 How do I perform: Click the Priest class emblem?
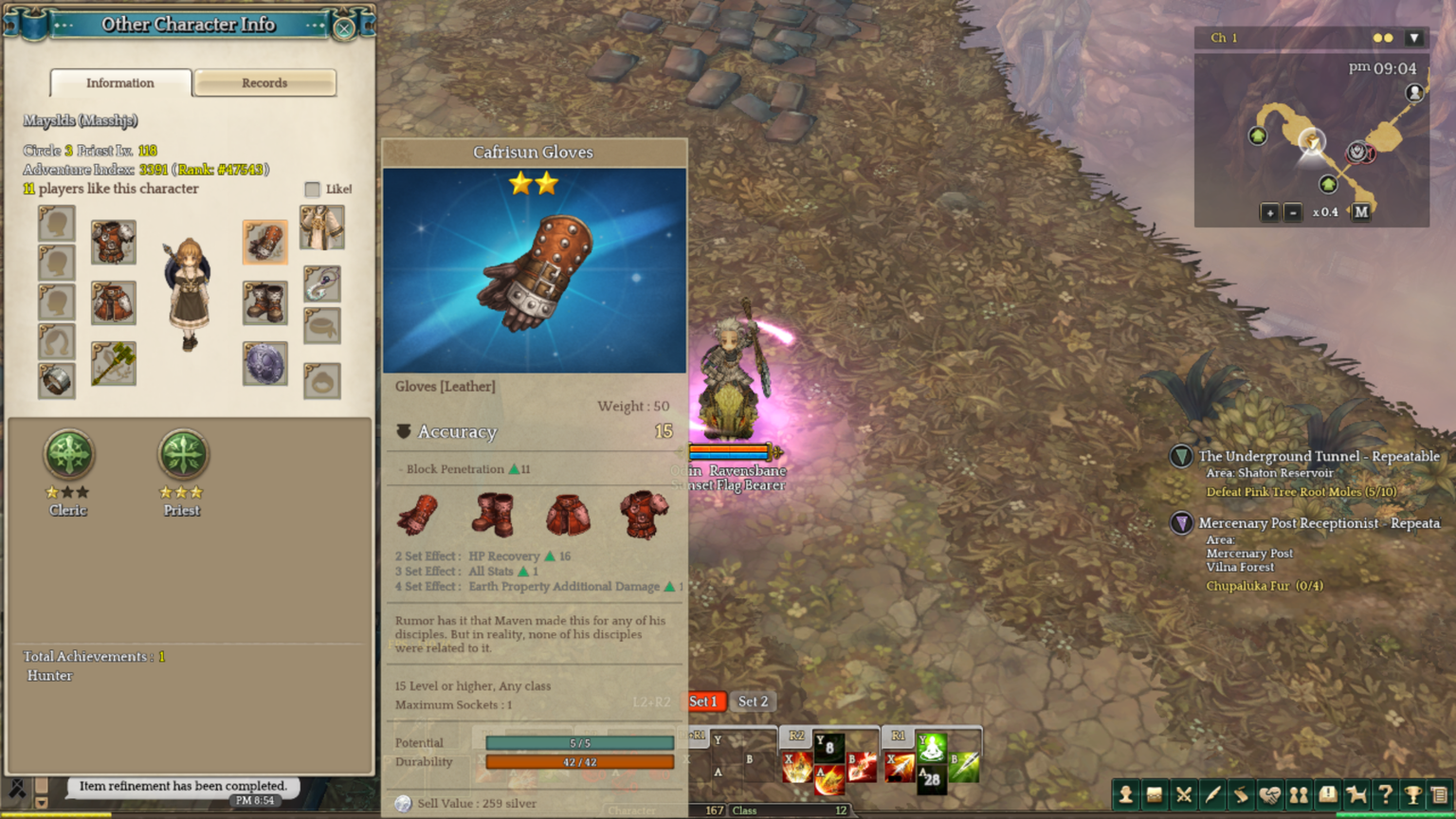182,454
